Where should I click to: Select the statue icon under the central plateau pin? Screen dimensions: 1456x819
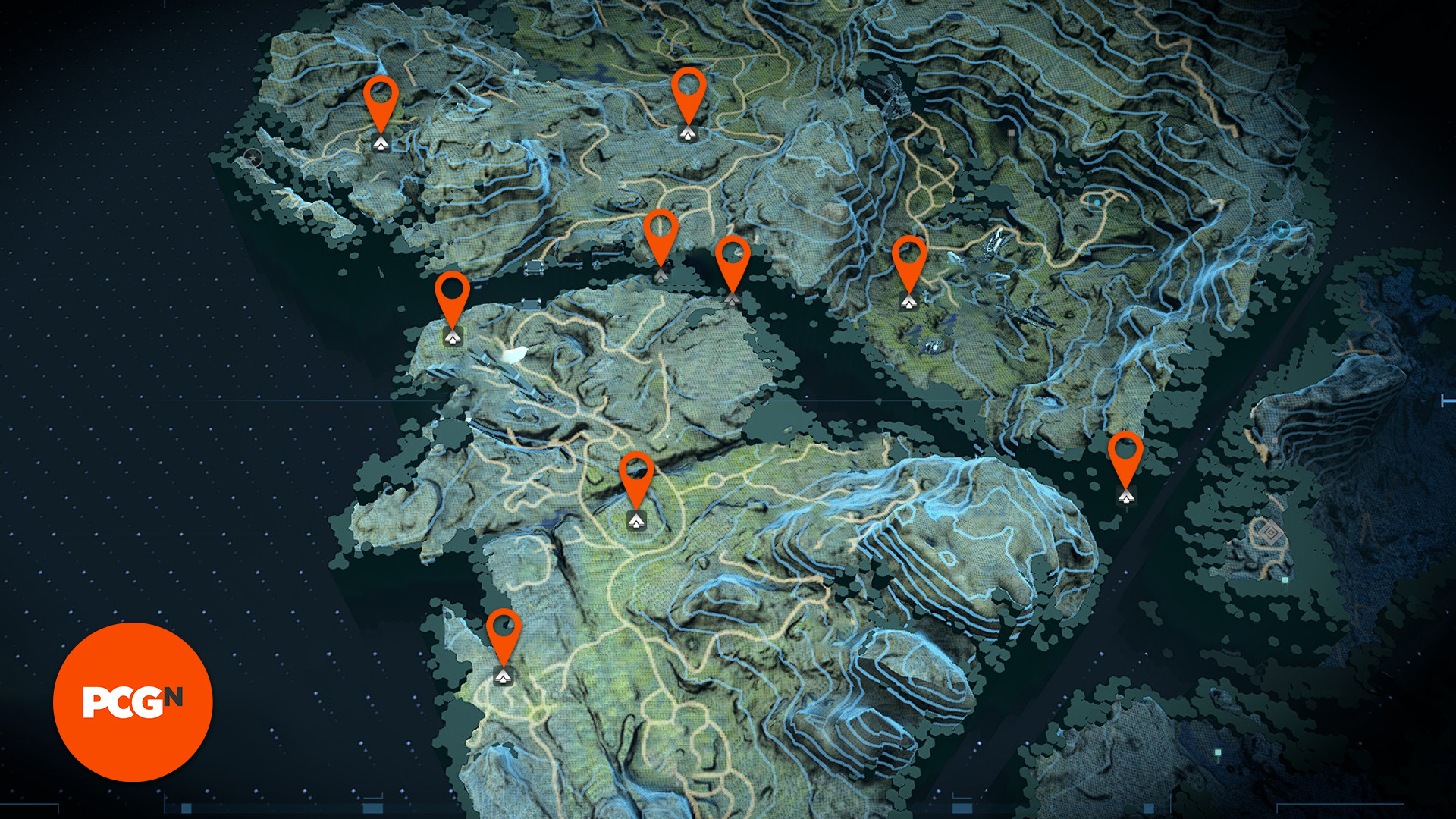coord(637,520)
